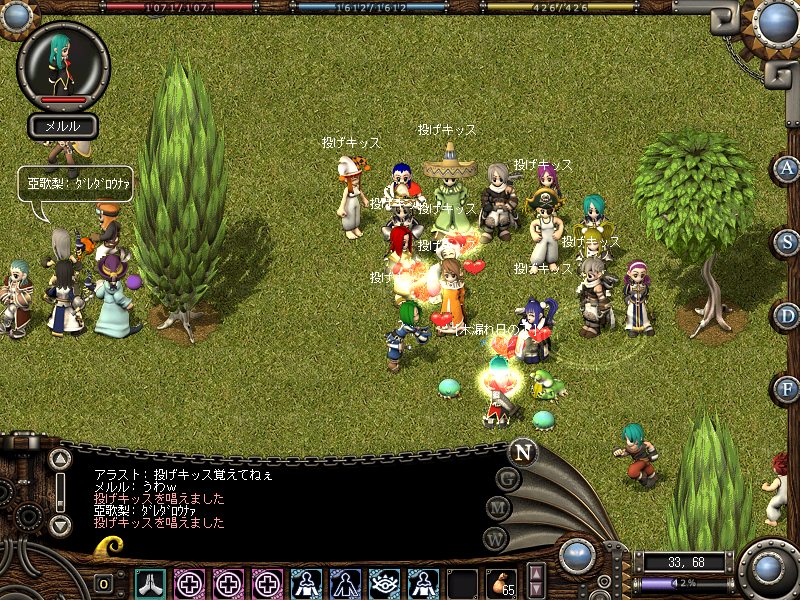This screenshot has width=800, height=600.
Task: Use the pouch item with count 65
Action: (501, 583)
